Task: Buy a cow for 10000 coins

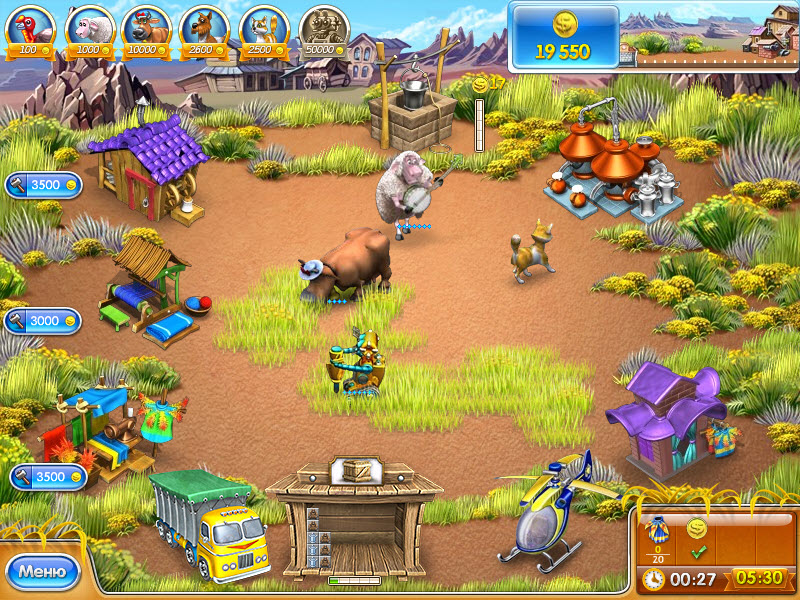Action: 147,28
